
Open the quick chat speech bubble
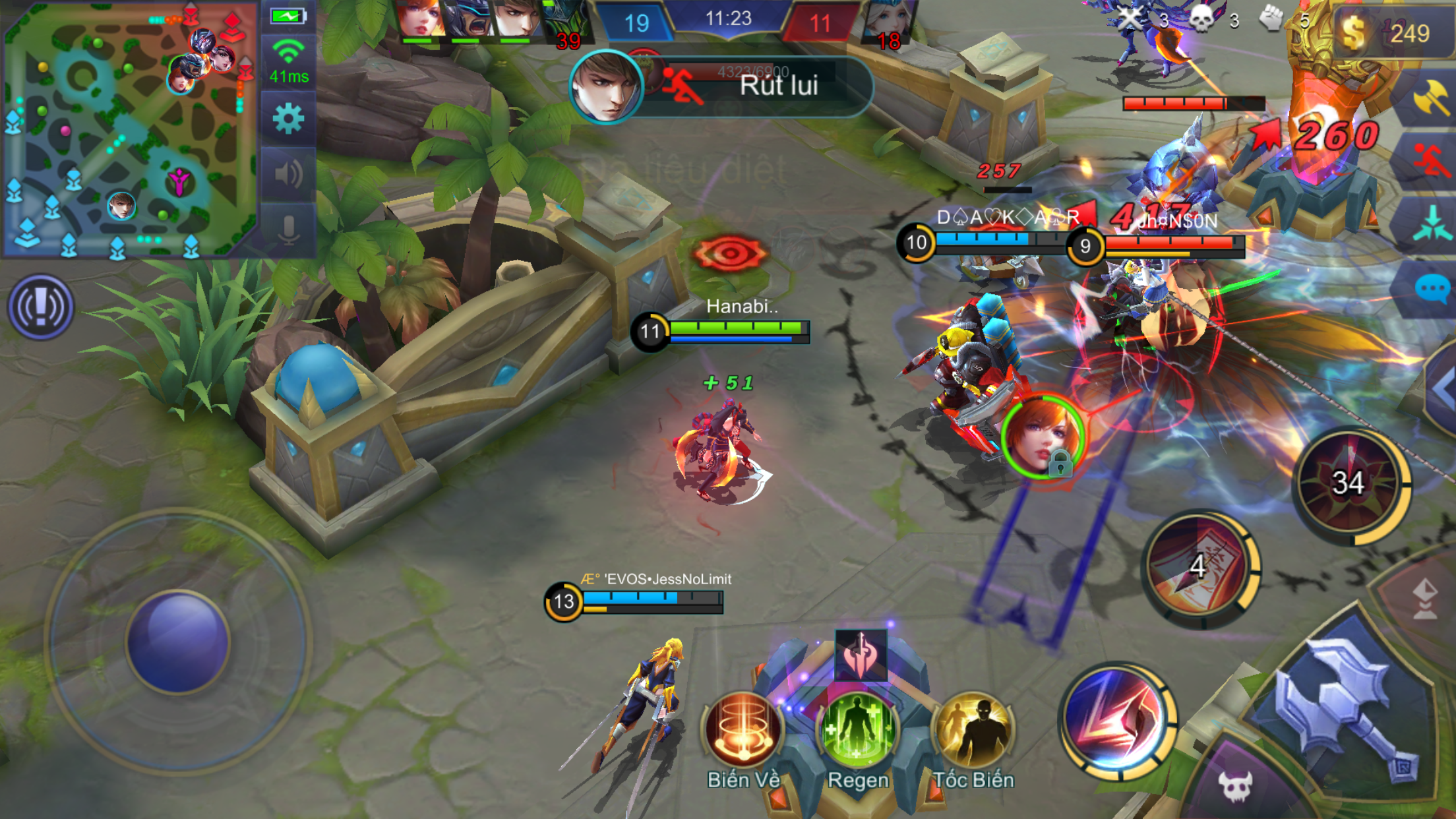coord(1432,289)
